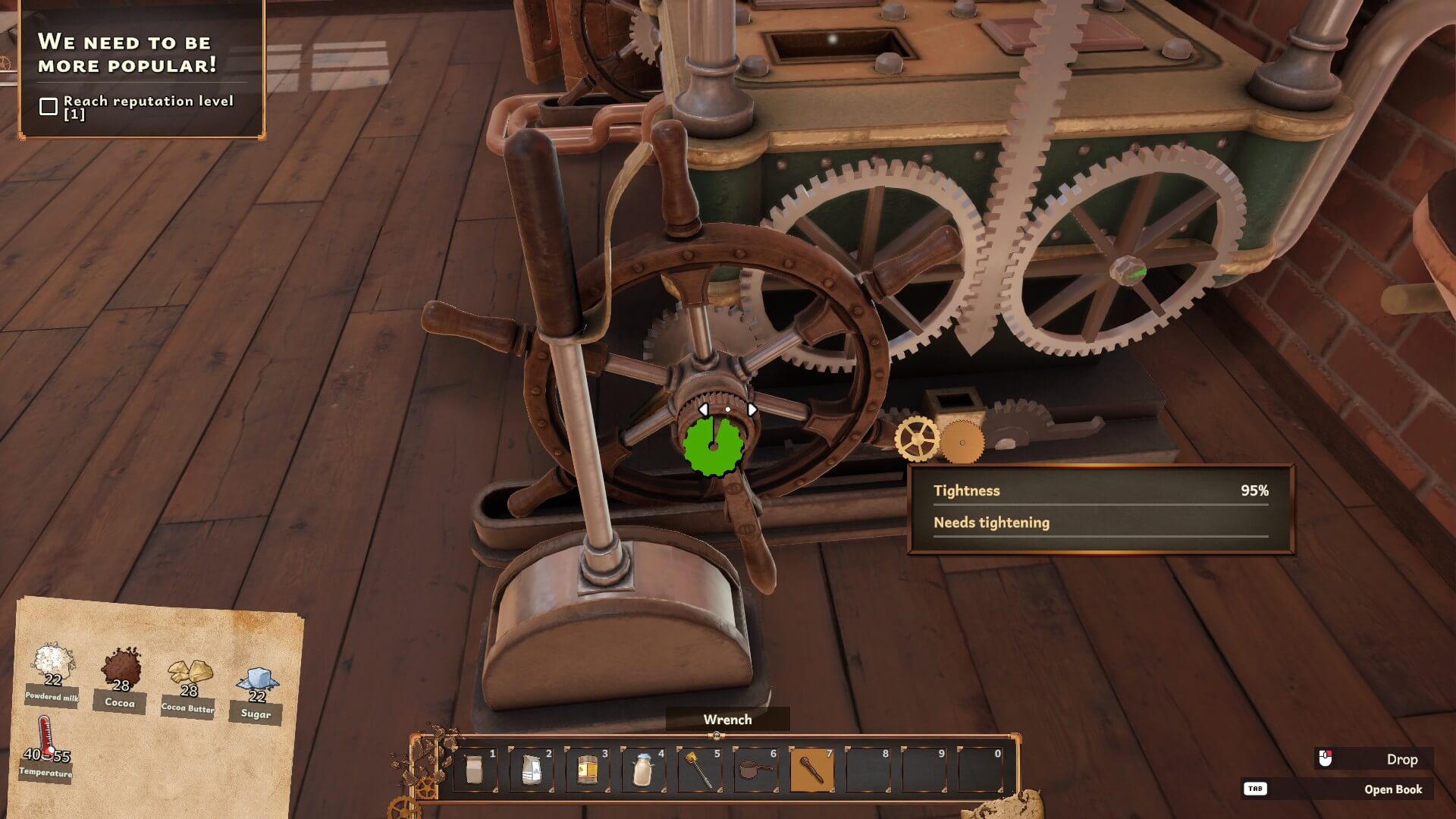Screen dimensions: 1456x819
Task: Click the Cocoa recipe ingredient
Action: [121, 670]
